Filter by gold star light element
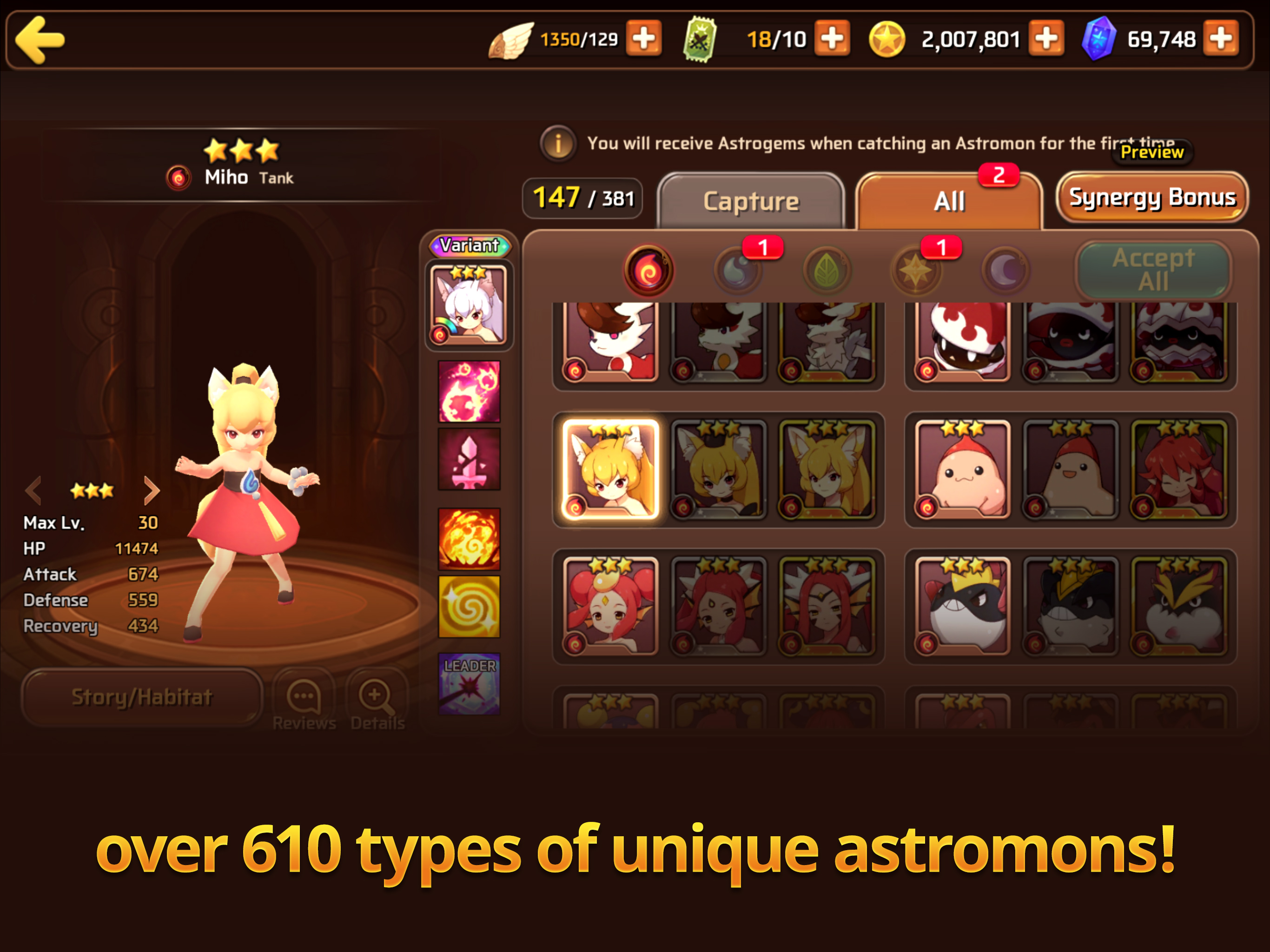Screen dimensions: 1270x952 [x=915, y=271]
